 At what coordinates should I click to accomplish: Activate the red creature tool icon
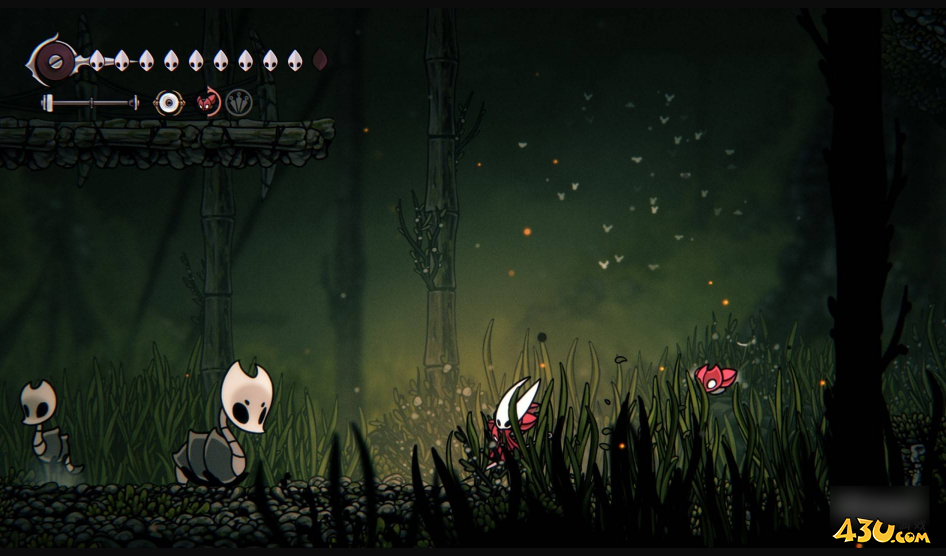coord(209,102)
